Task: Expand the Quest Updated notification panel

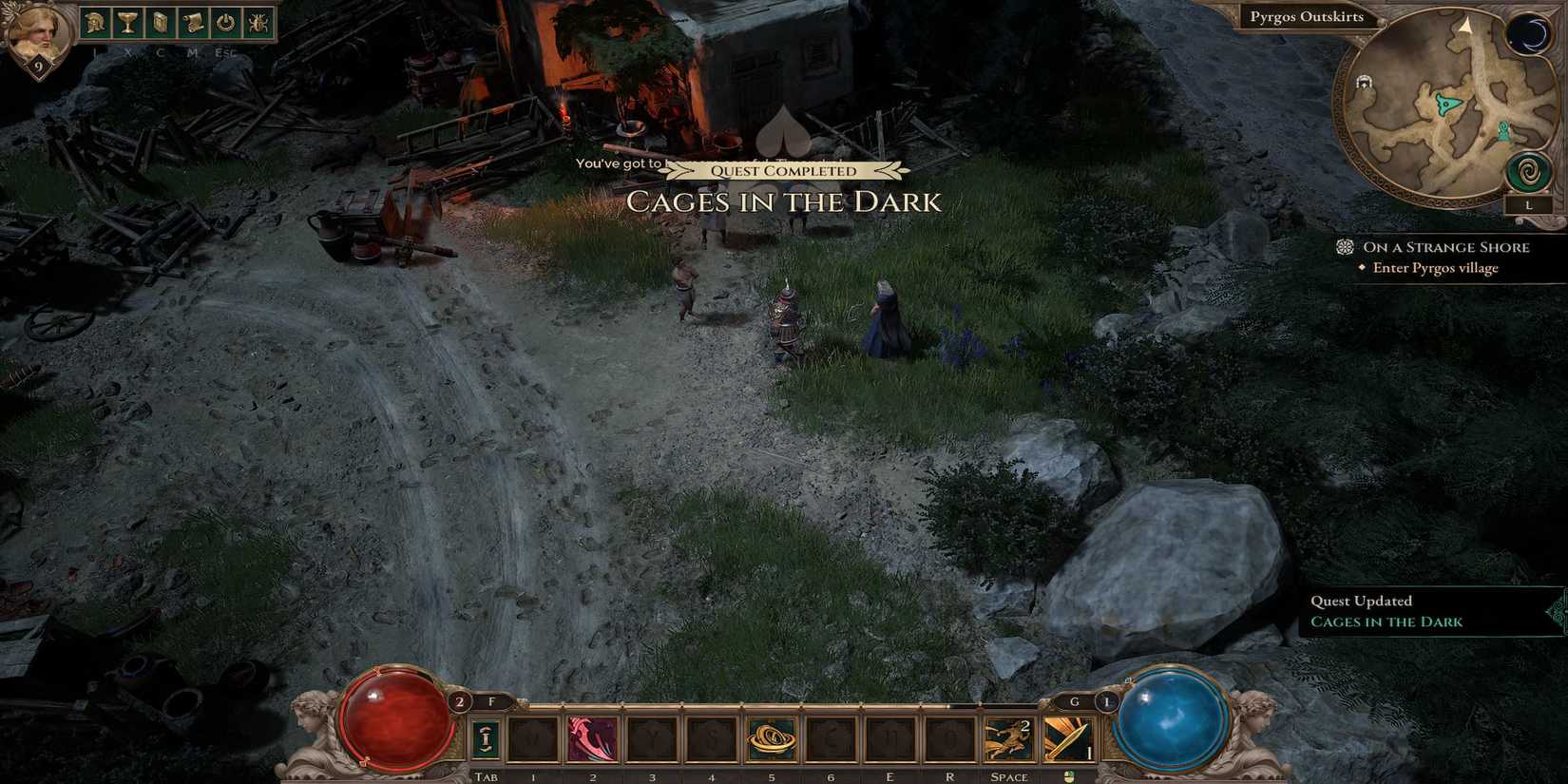Action: point(1362,601)
